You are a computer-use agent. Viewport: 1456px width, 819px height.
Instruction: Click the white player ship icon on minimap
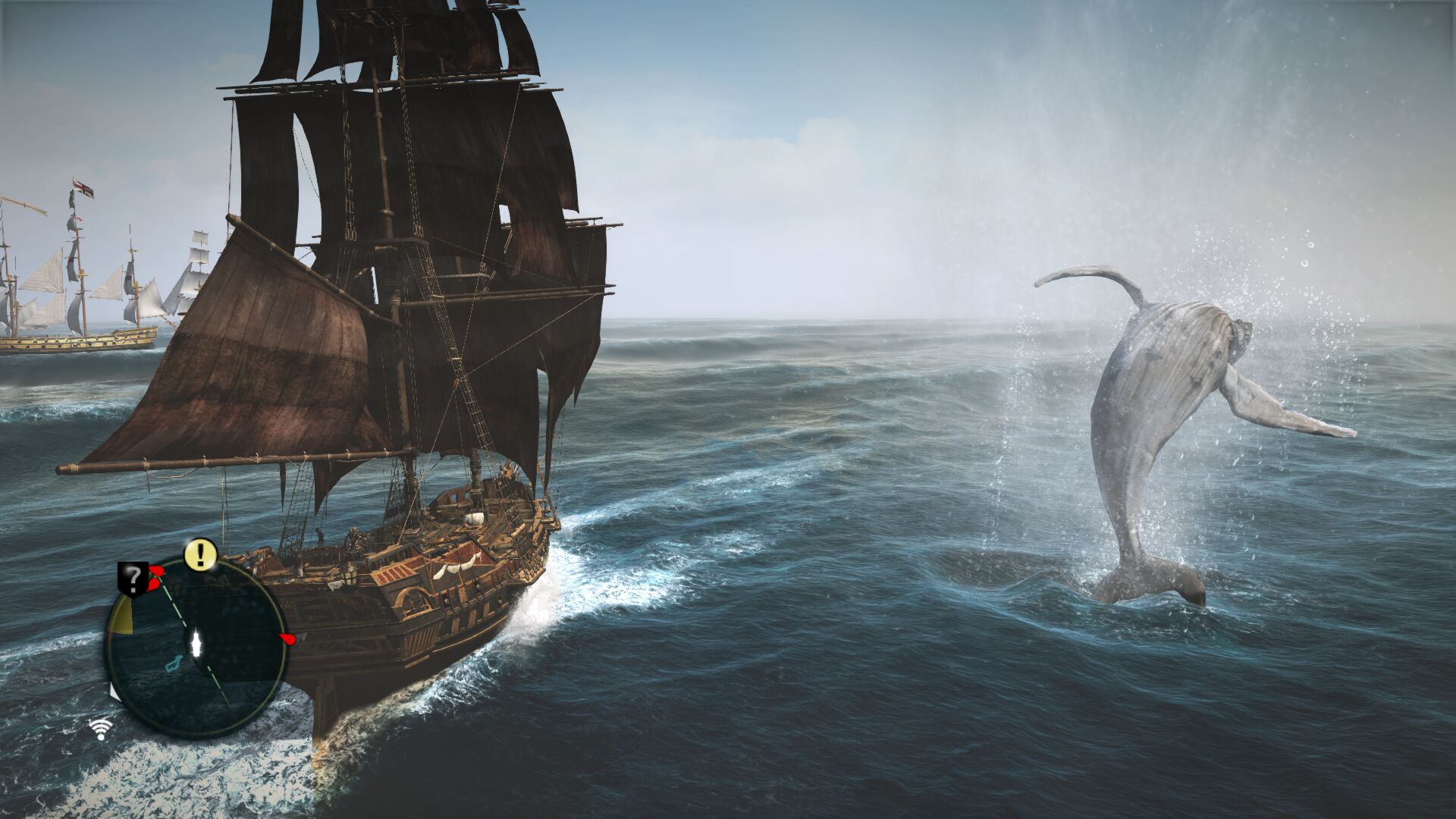point(199,644)
